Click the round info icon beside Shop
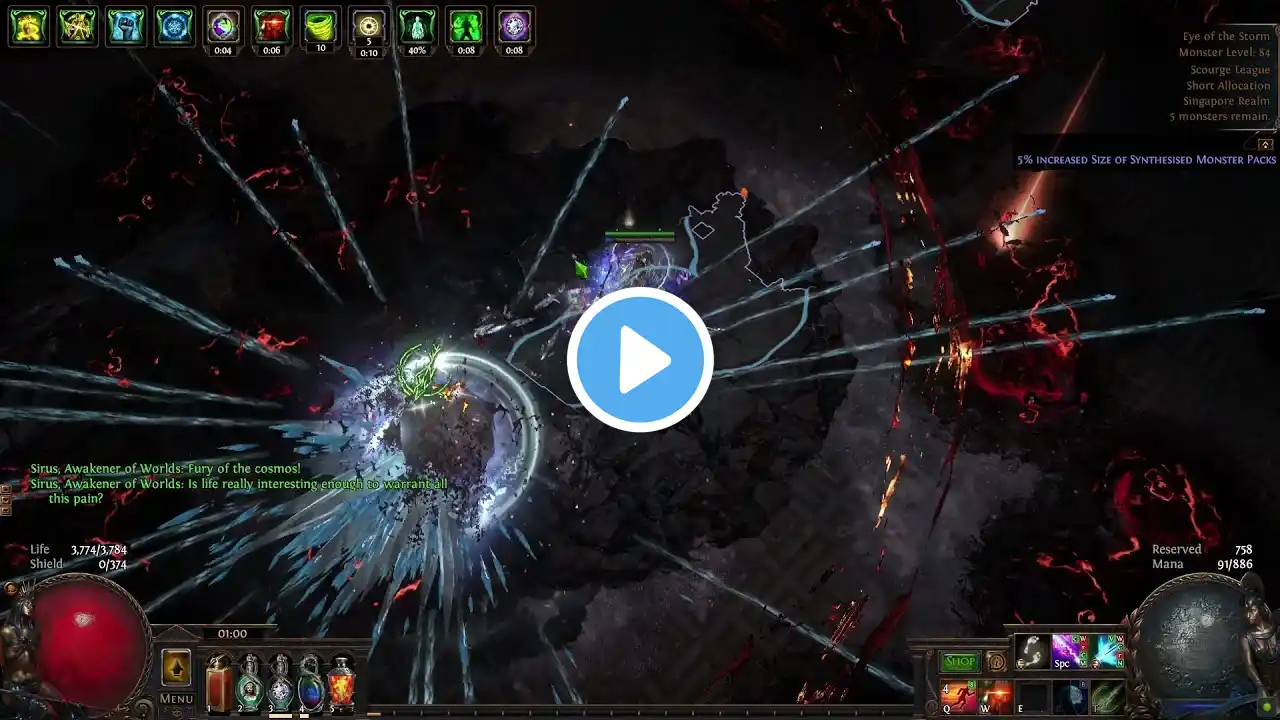1280x720 pixels. tap(996, 662)
